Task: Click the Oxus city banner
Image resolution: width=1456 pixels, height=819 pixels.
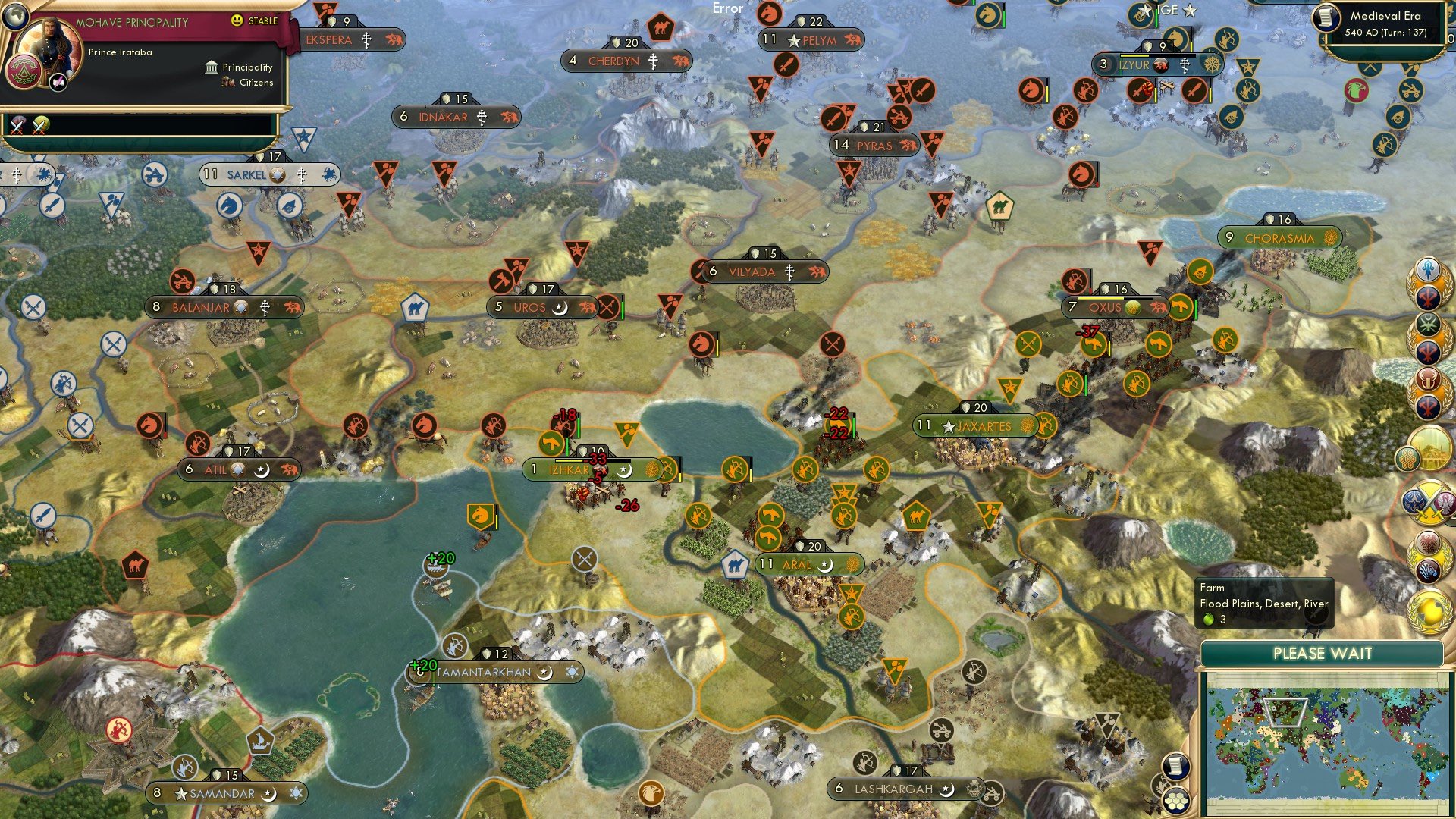Action: pos(1103,307)
